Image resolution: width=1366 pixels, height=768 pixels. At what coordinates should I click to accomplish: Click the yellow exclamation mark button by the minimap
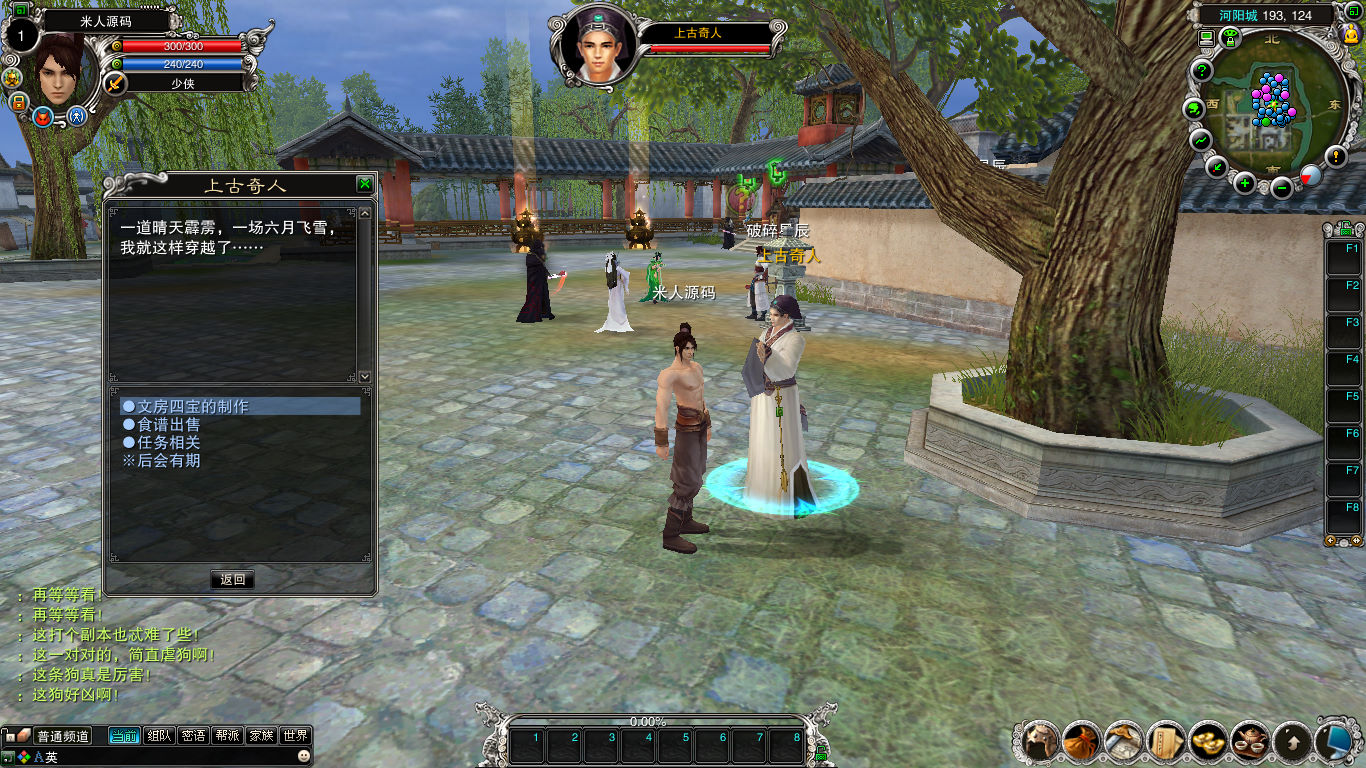(x=1336, y=156)
